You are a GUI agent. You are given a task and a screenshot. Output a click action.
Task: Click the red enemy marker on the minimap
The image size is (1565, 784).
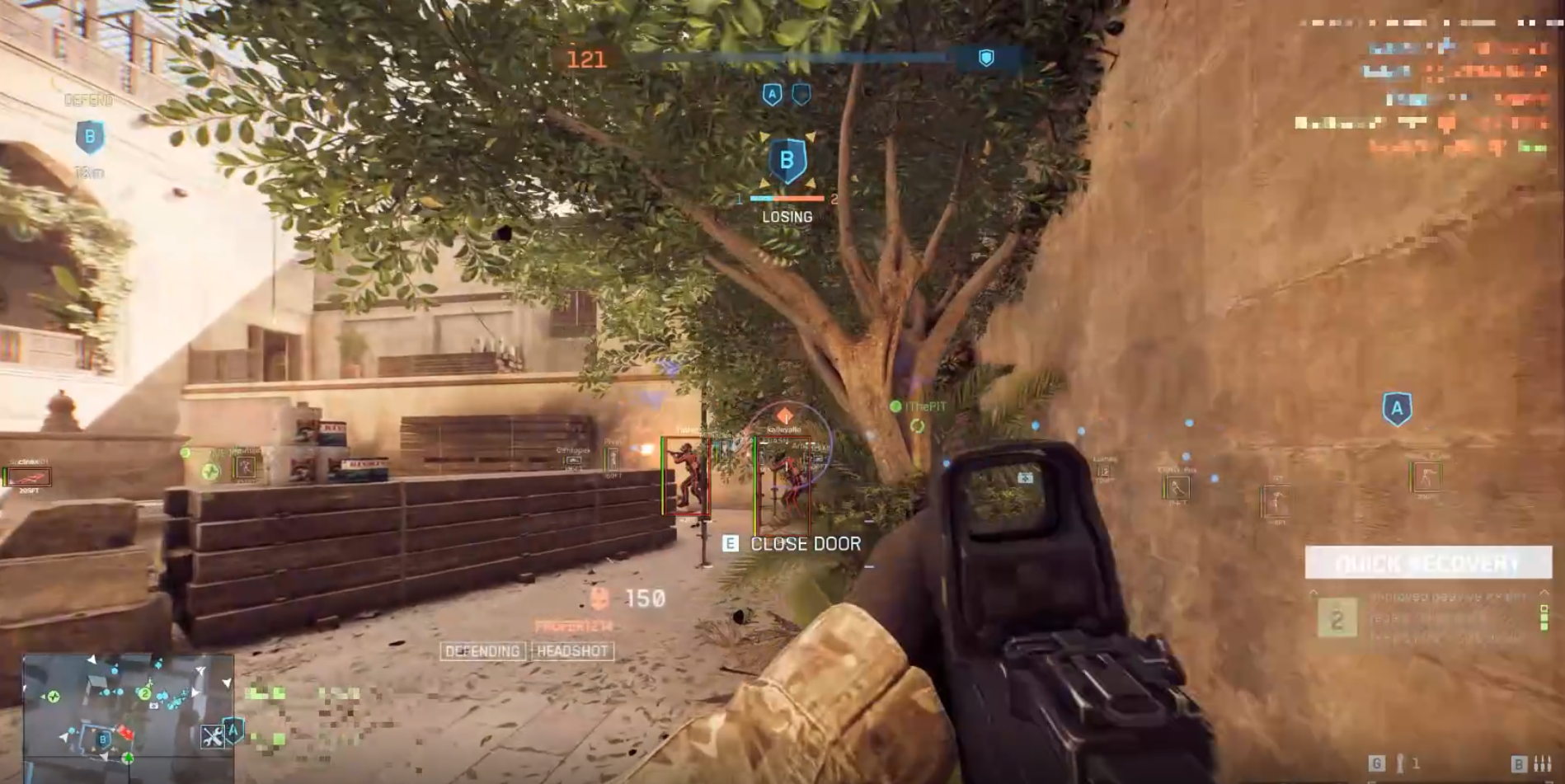tap(125, 732)
